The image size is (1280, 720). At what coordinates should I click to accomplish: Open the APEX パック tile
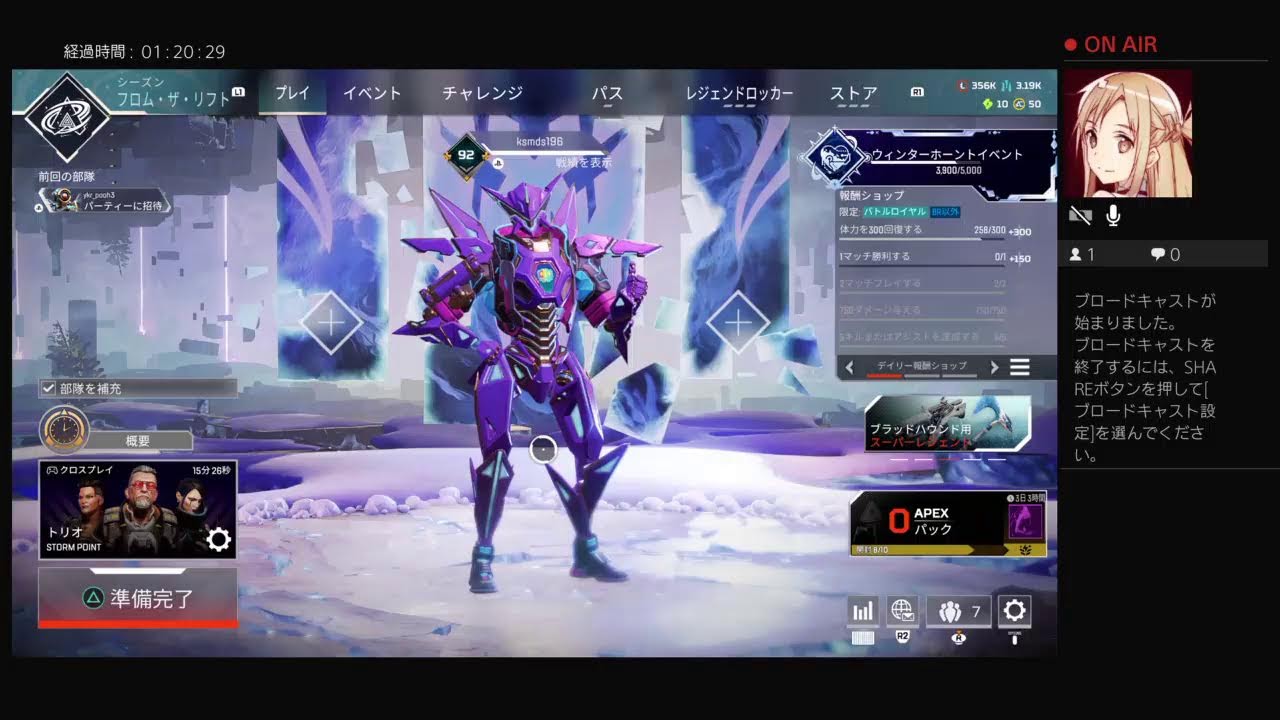(947, 522)
